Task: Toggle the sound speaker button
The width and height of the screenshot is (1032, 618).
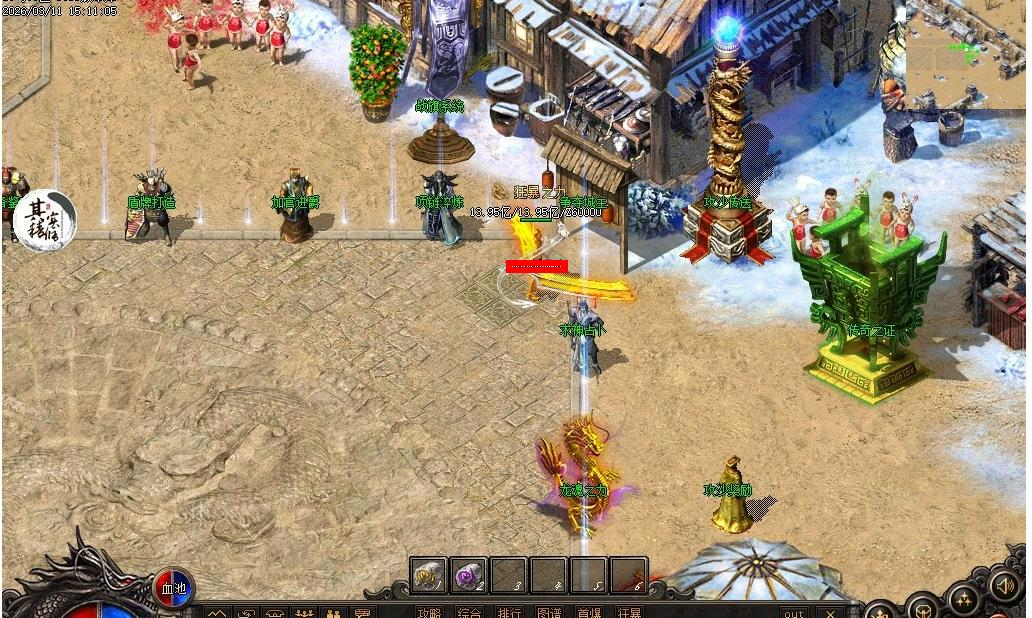Action: click(1006, 585)
